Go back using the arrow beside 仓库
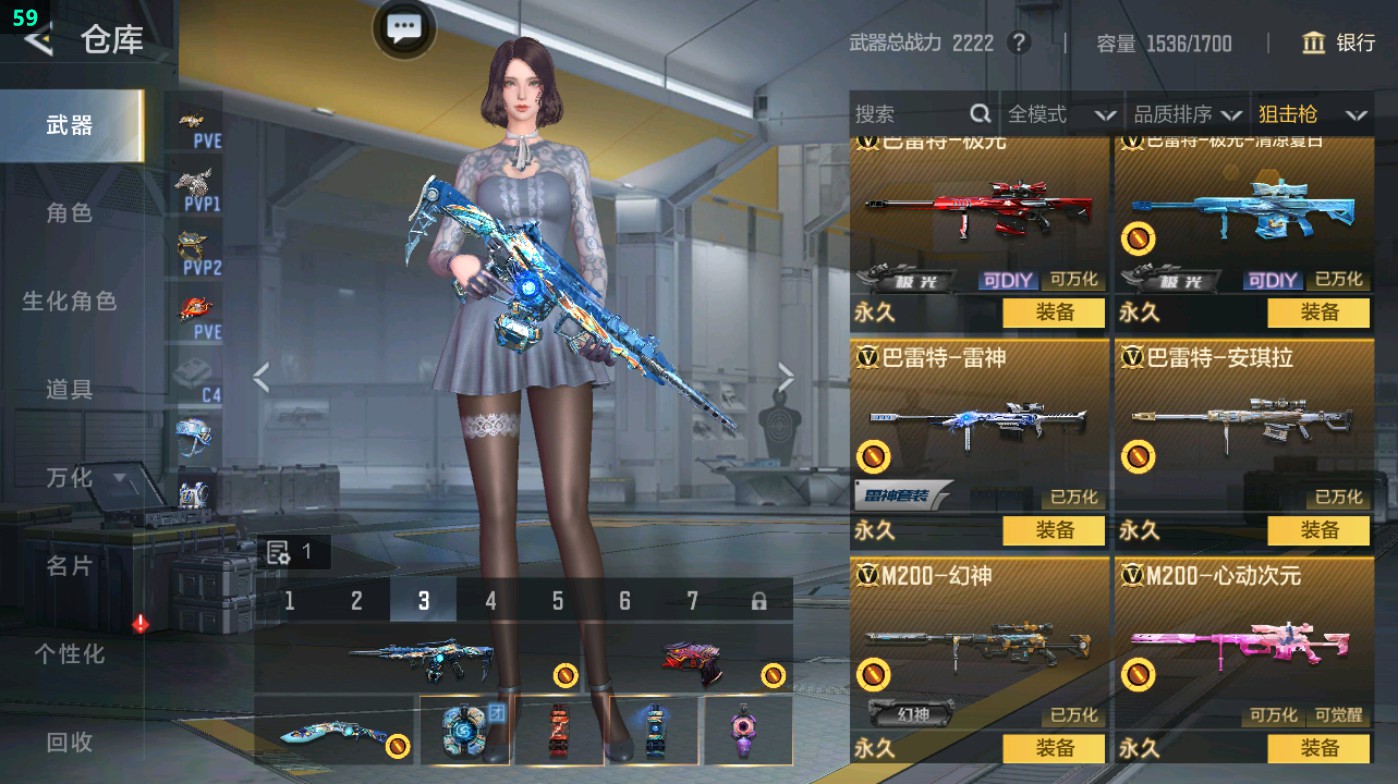 pos(38,40)
